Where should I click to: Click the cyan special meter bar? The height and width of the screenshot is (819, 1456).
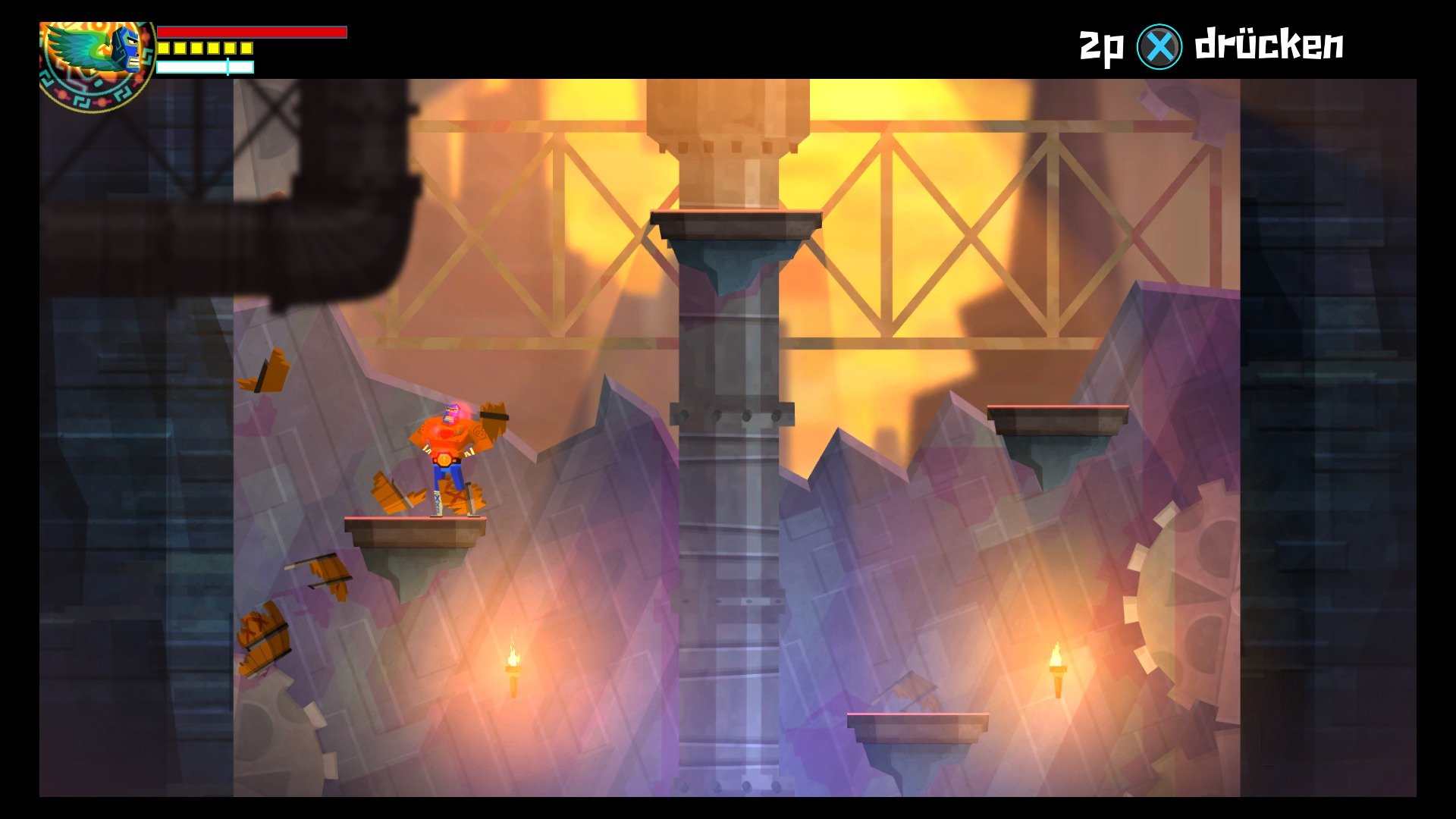click(203, 67)
